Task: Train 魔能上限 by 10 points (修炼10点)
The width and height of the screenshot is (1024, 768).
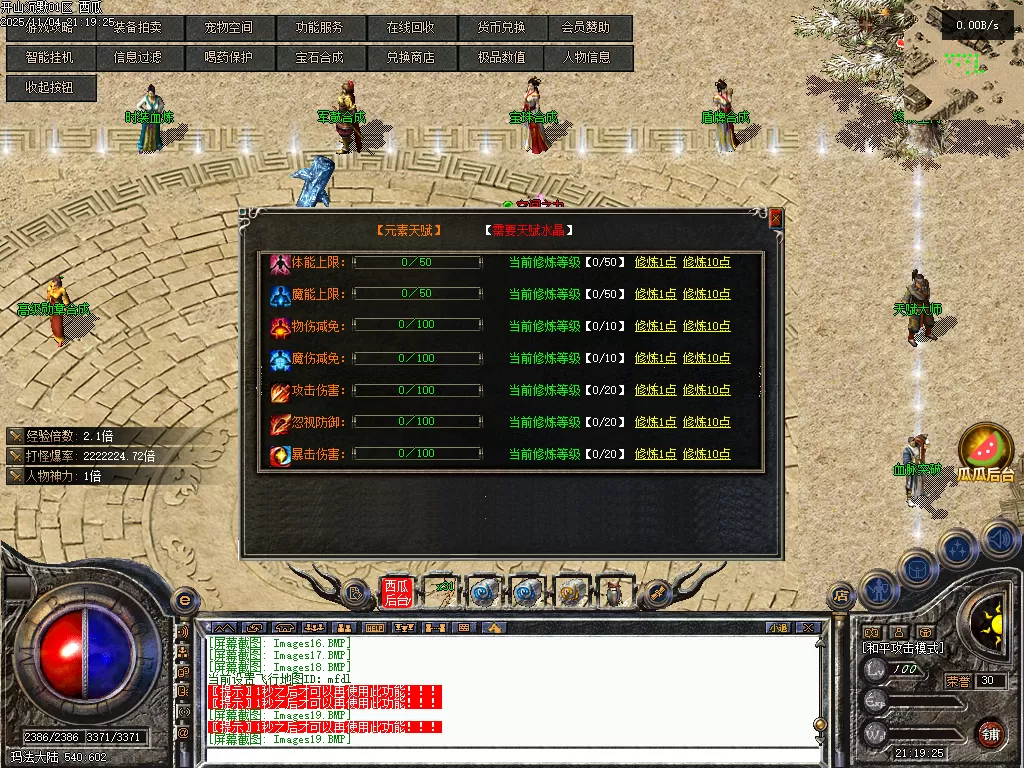Action: tap(706, 294)
